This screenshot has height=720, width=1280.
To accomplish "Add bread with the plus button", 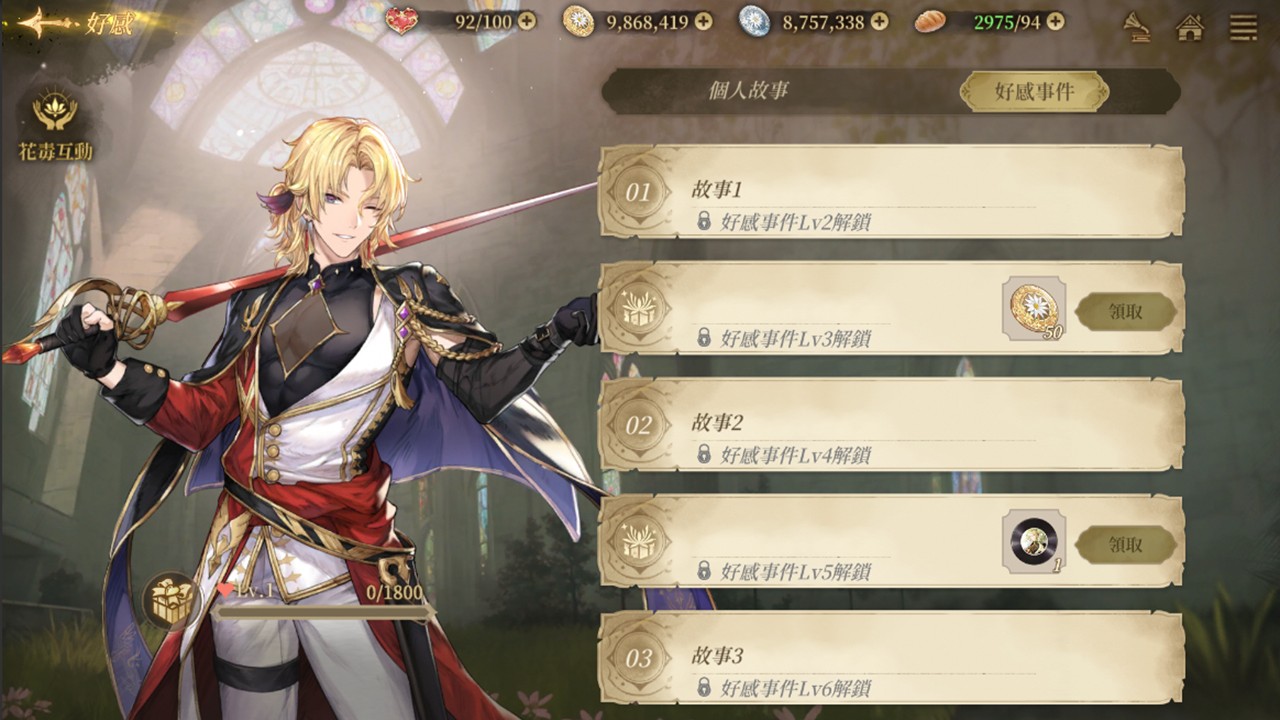I will (1055, 21).
